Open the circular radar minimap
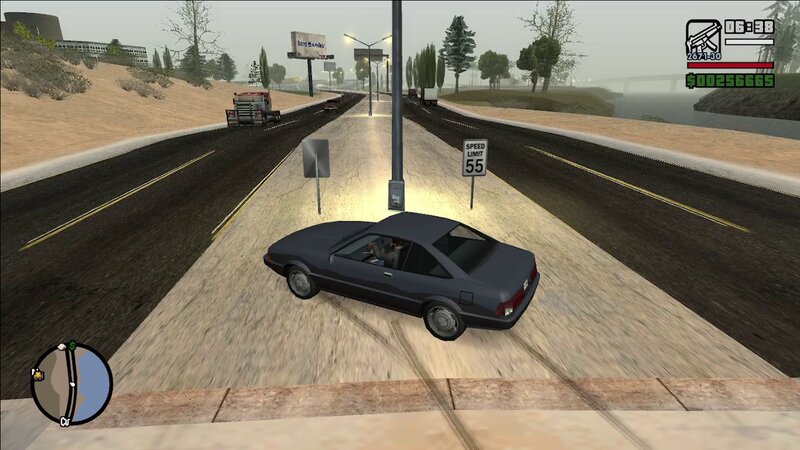Image resolution: width=800 pixels, height=450 pixels. coord(72,383)
